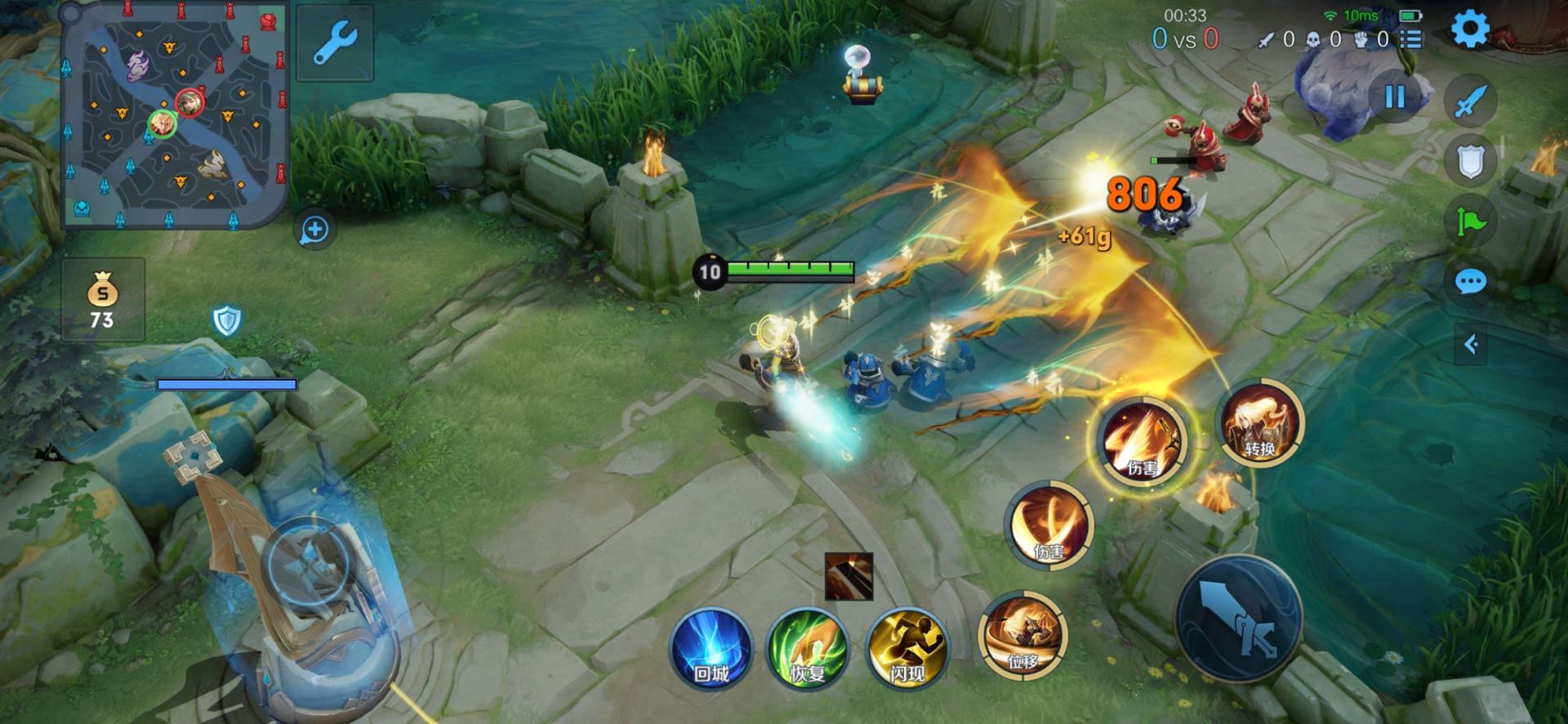Open the scoreboard list icon
Viewport: 1568px width, 724px height.
click(x=1410, y=39)
